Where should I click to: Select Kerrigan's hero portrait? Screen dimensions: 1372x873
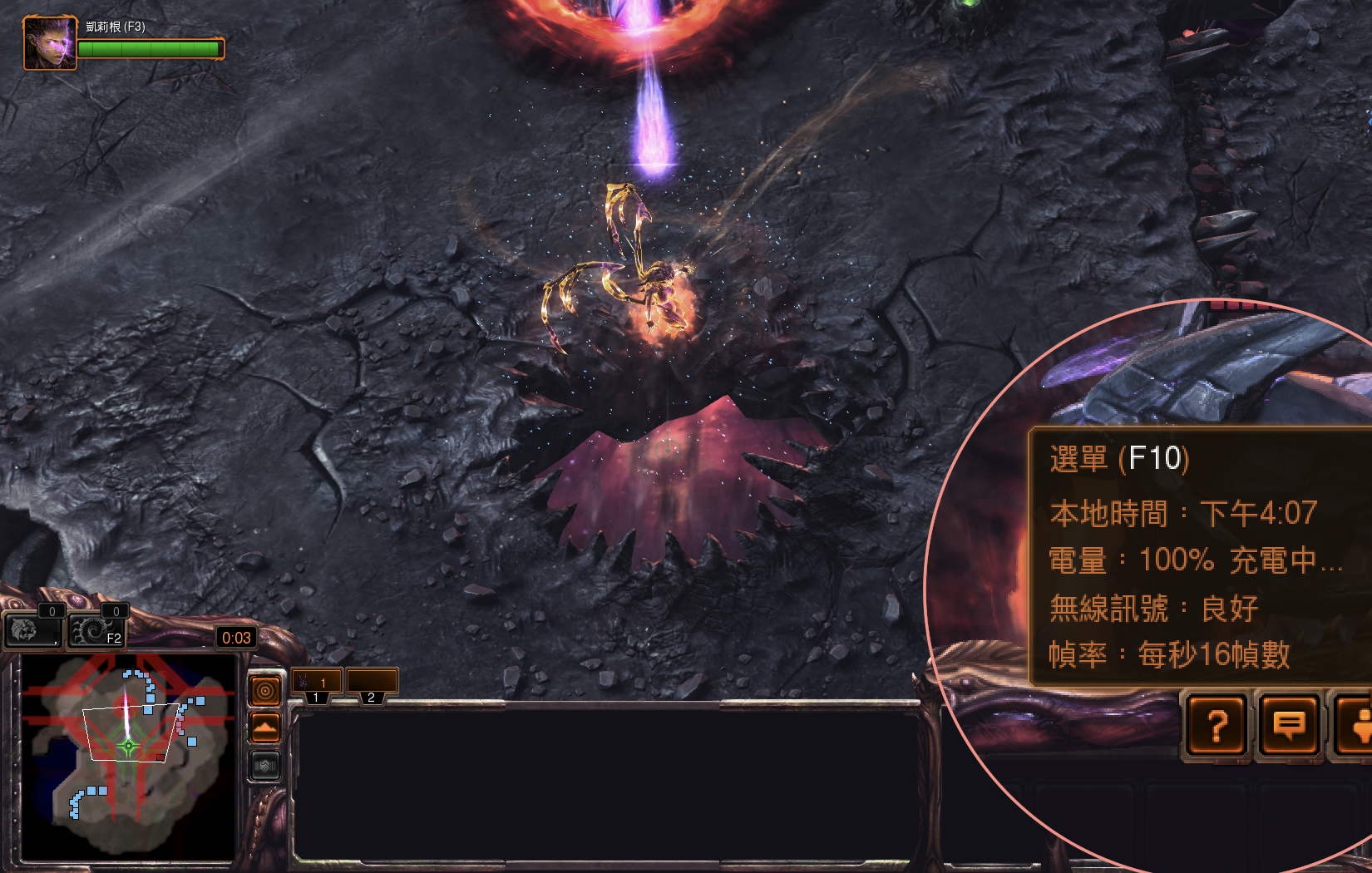(x=49, y=43)
